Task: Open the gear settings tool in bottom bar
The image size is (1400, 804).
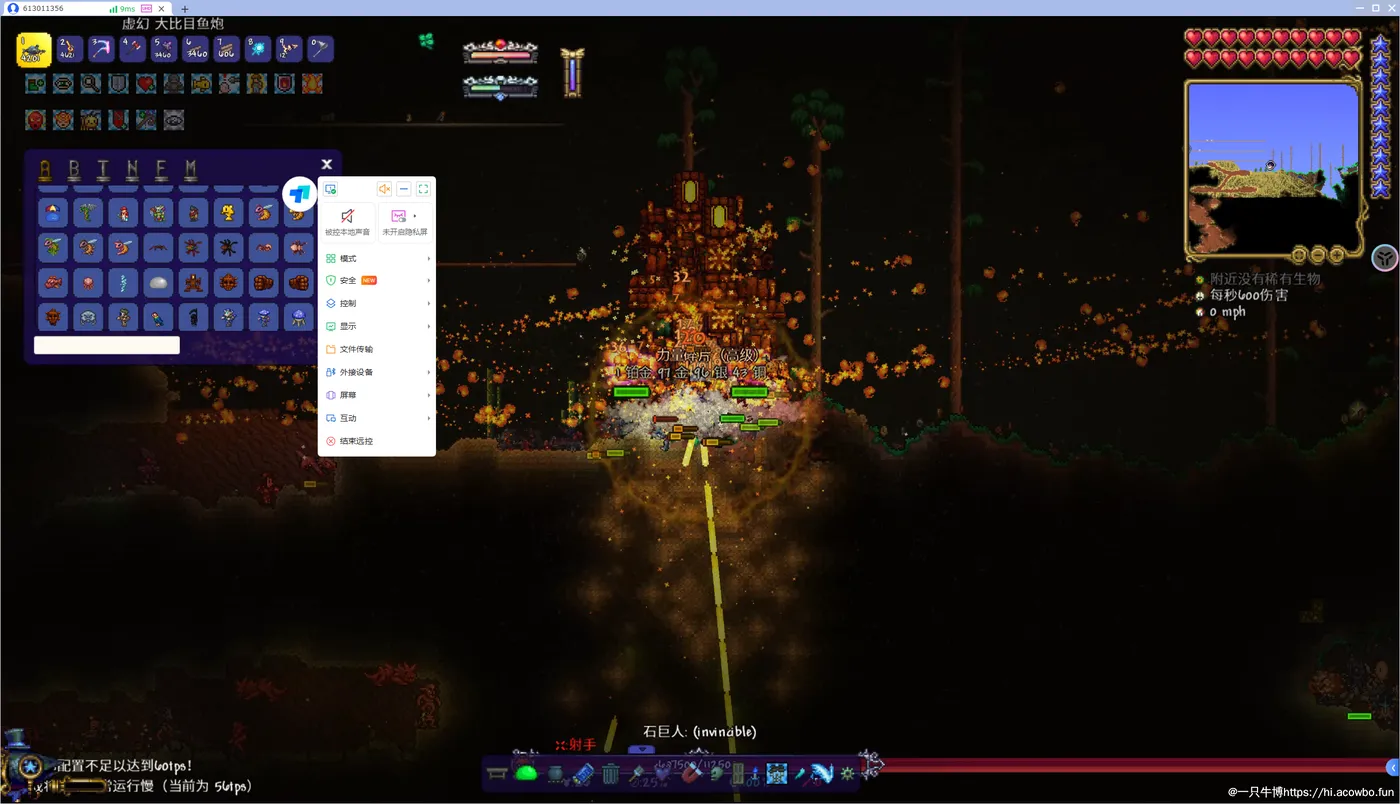Action: [x=847, y=773]
